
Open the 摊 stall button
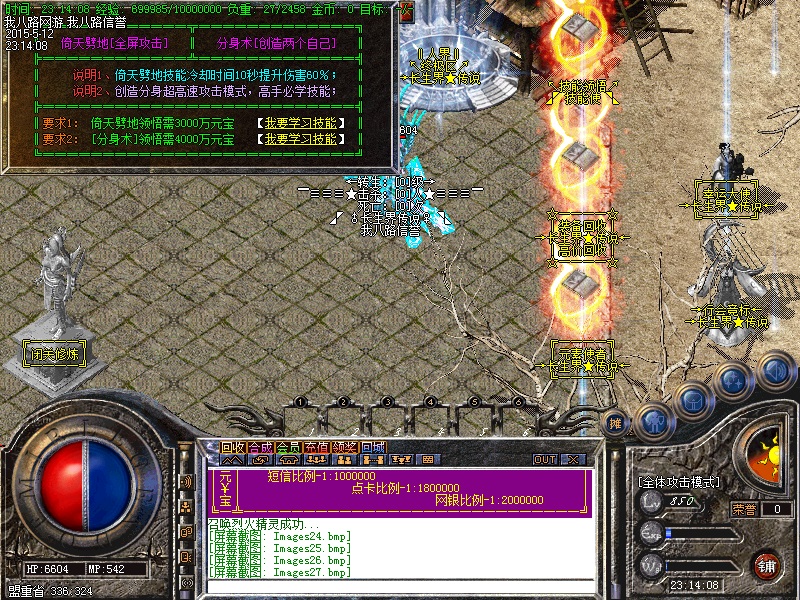pos(616,424)
